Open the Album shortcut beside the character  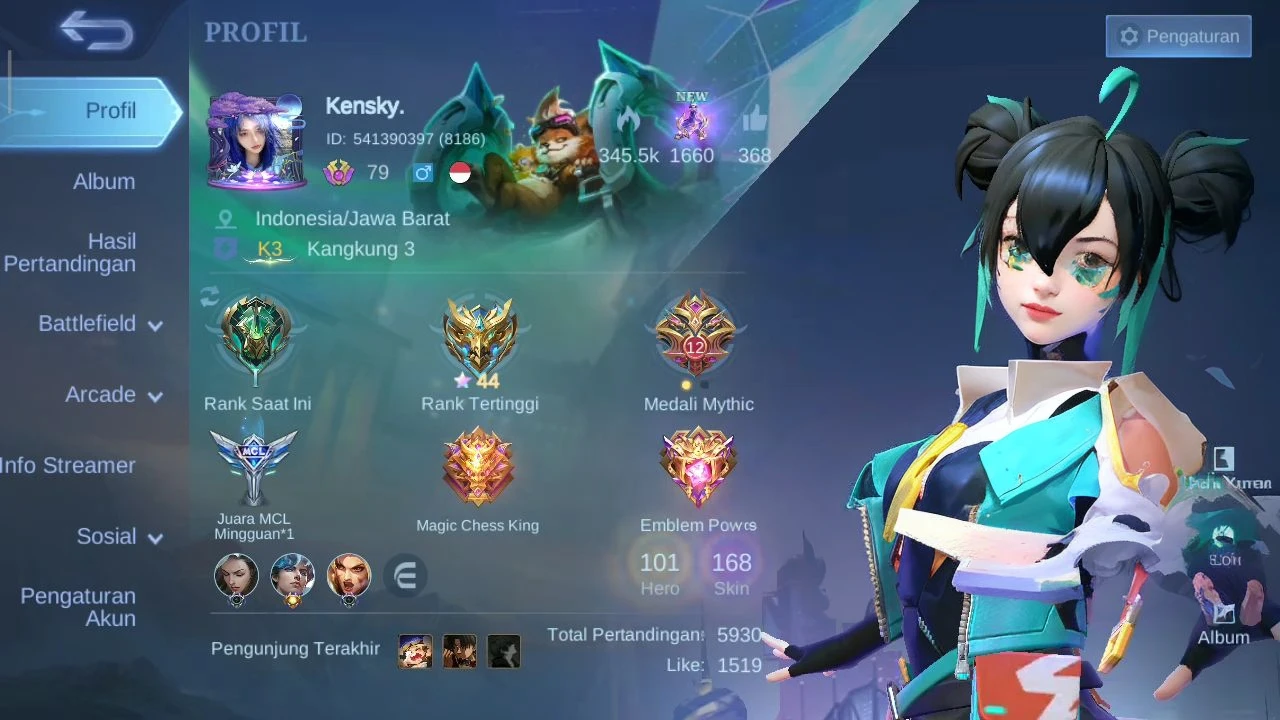1223,620
